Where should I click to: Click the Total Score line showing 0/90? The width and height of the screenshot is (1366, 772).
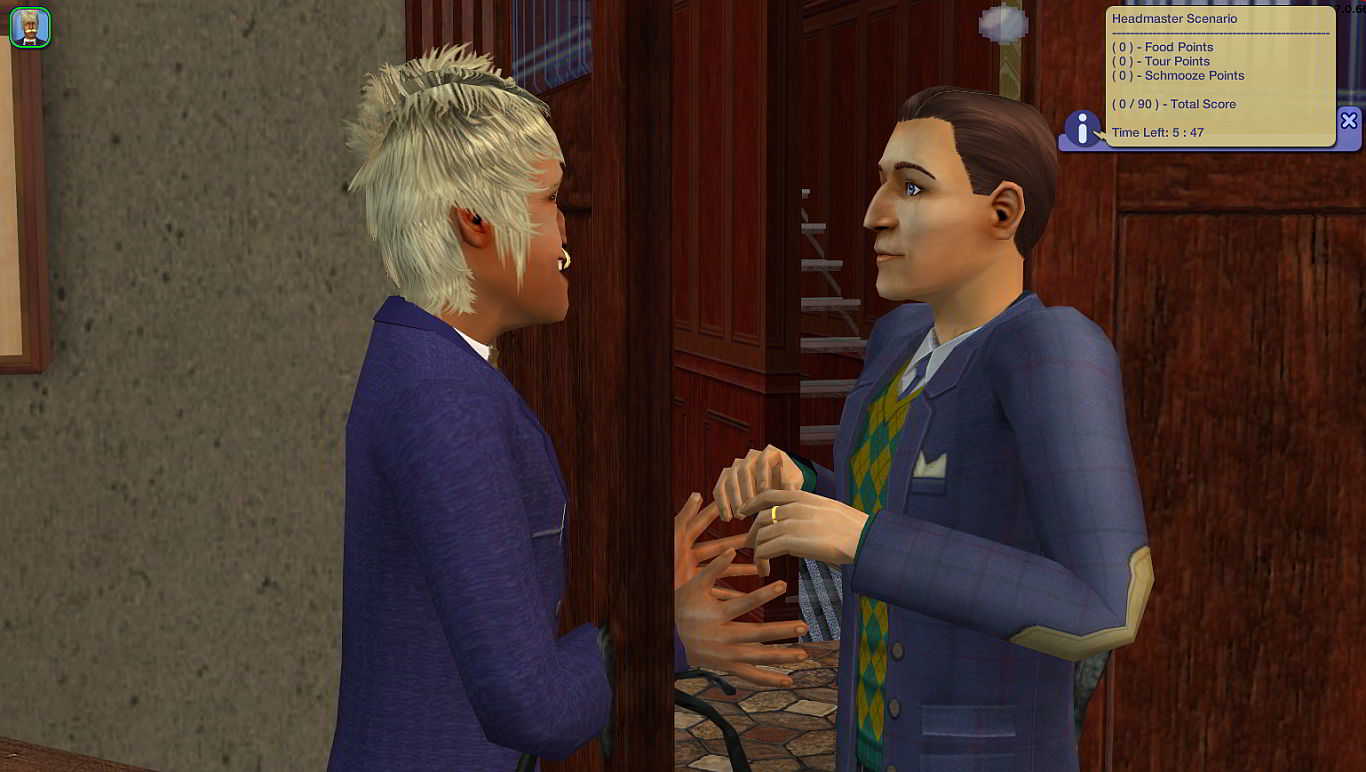[1174, 104]
